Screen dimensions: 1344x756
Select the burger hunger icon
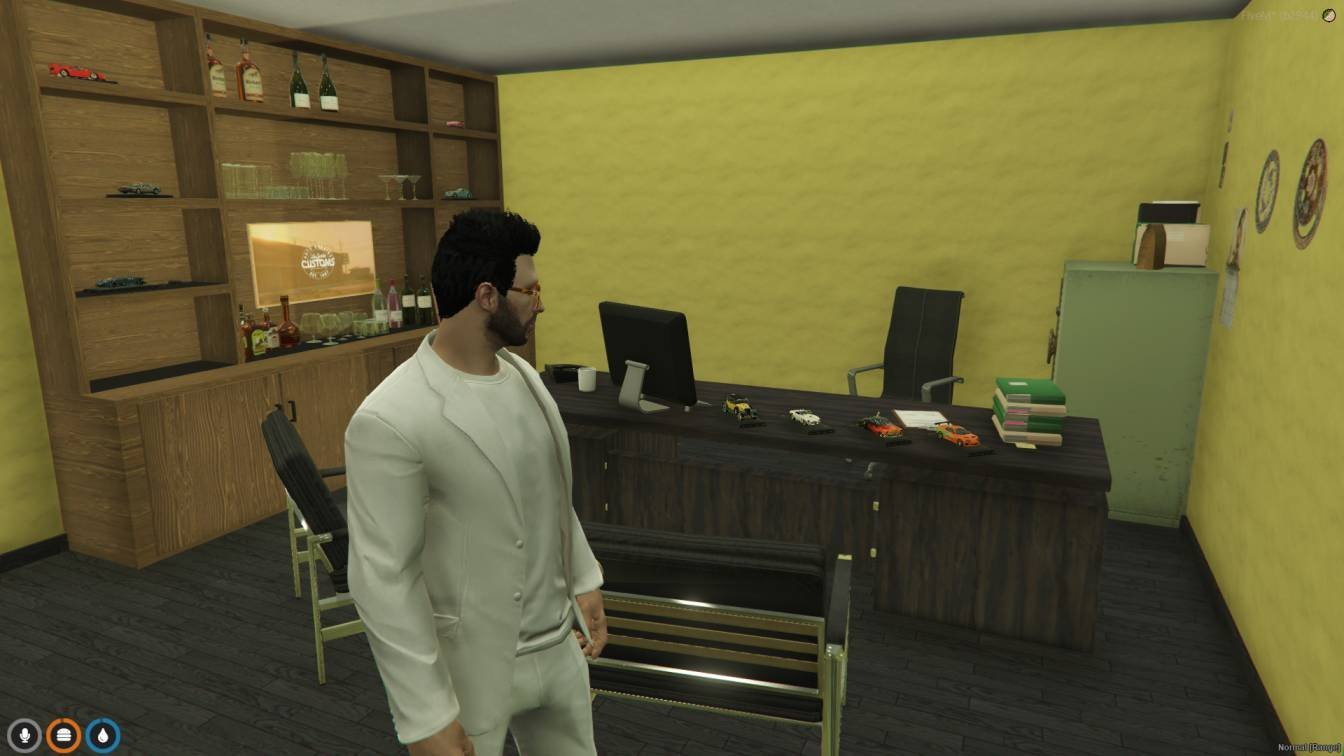pyautogui.click(x=63, y=736)
